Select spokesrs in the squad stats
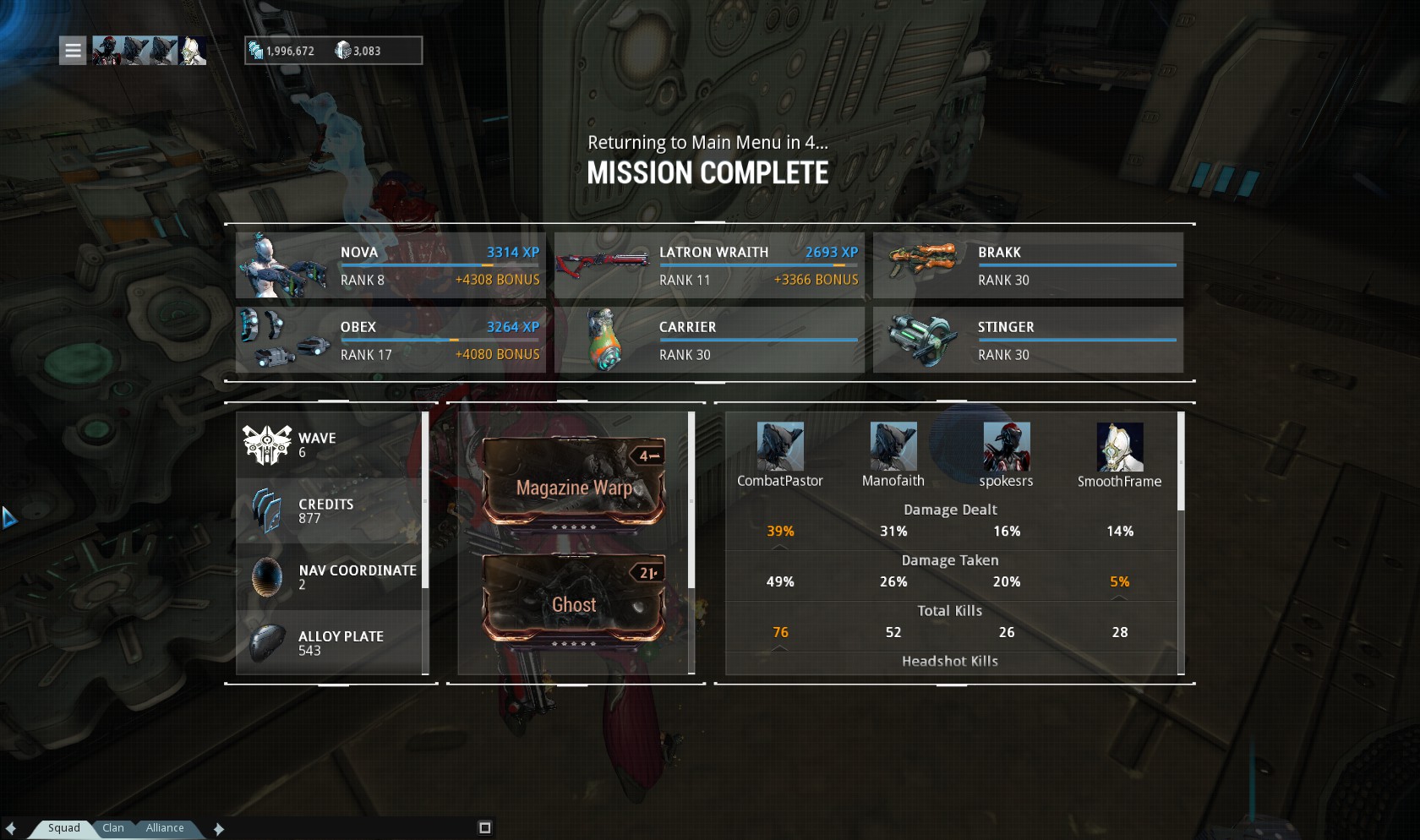This screenshot has width=1420, height=840. click(x=1006, y=447)
